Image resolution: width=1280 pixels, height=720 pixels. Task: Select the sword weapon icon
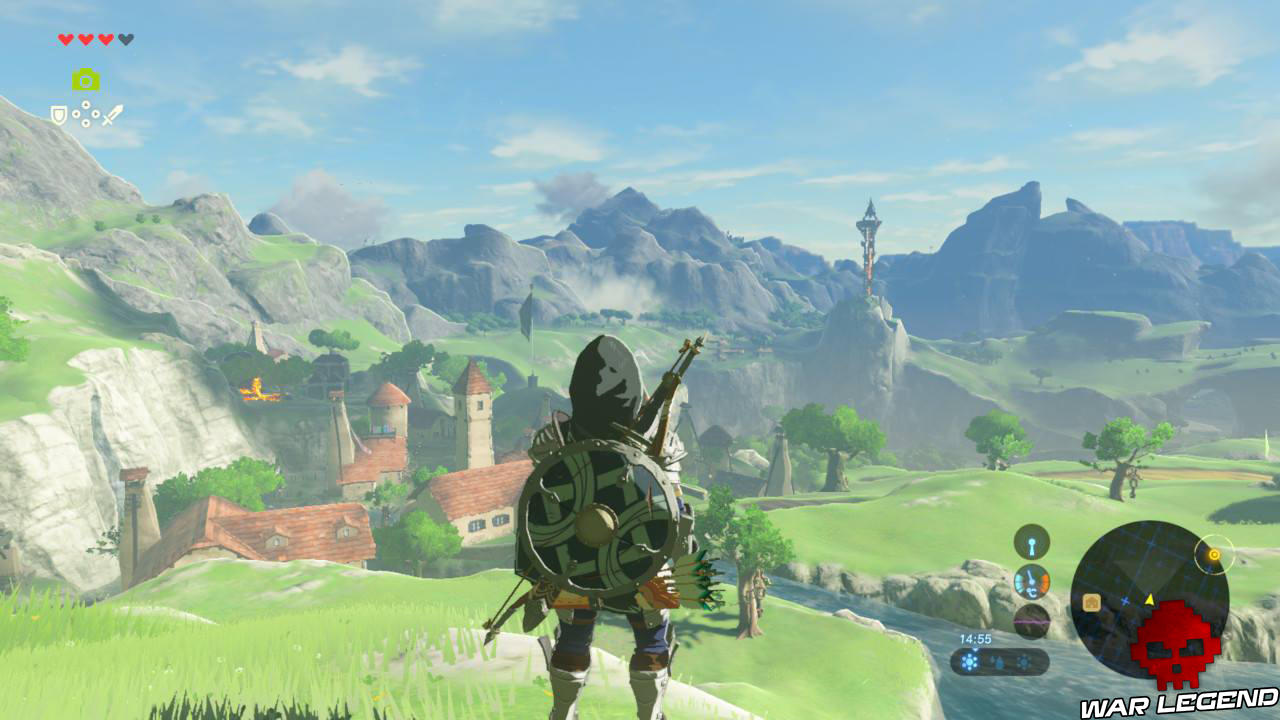(x=113, y=114)
